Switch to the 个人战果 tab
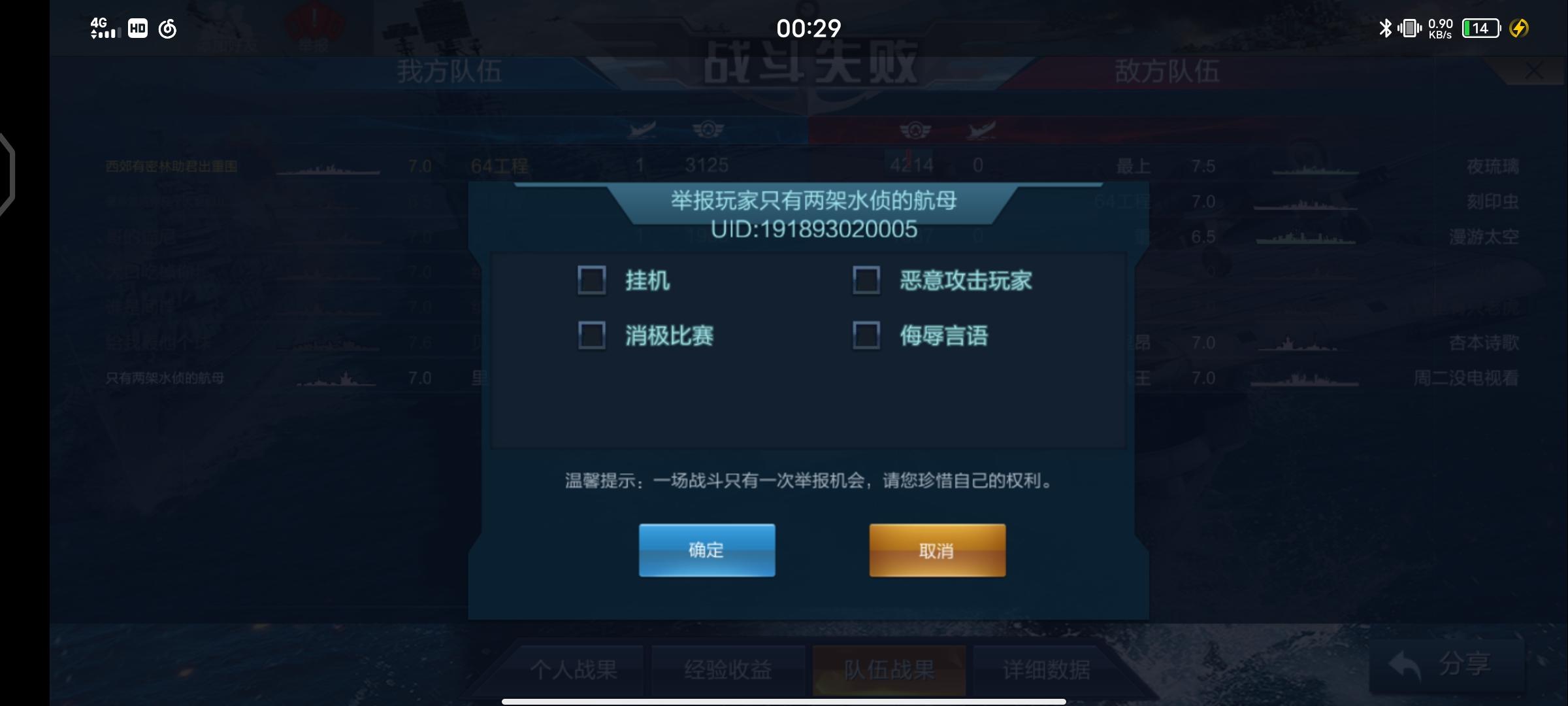 [x=574, y=670]
